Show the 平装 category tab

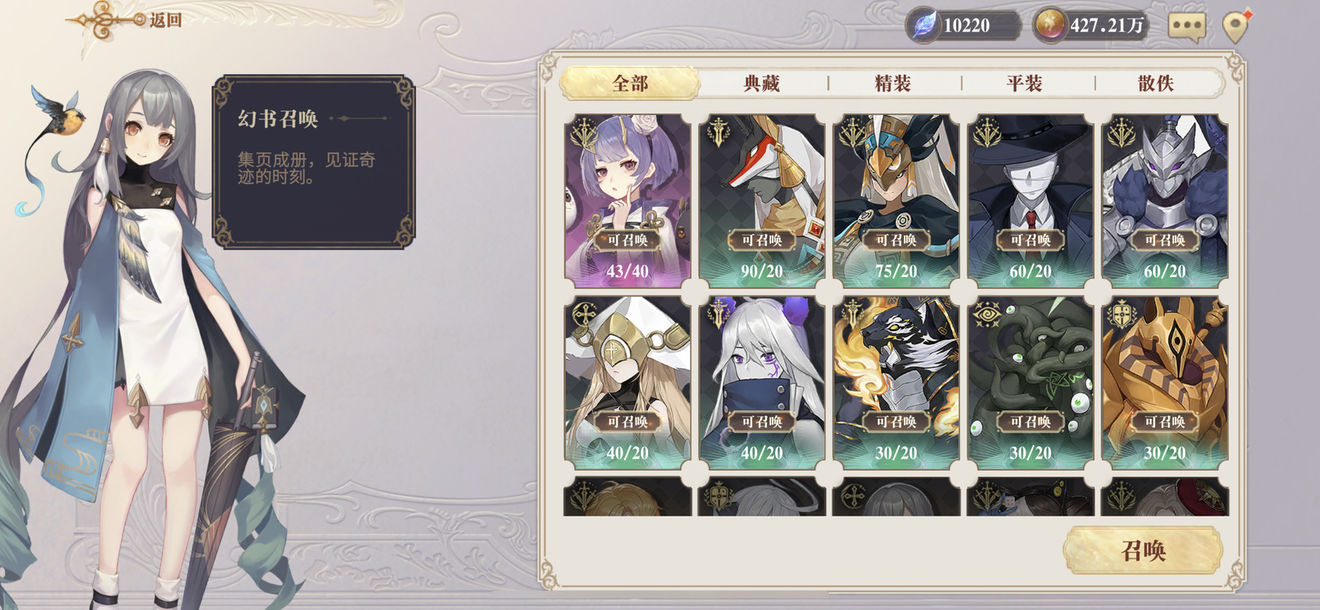pyautogui.click(x=1025, y=83)
